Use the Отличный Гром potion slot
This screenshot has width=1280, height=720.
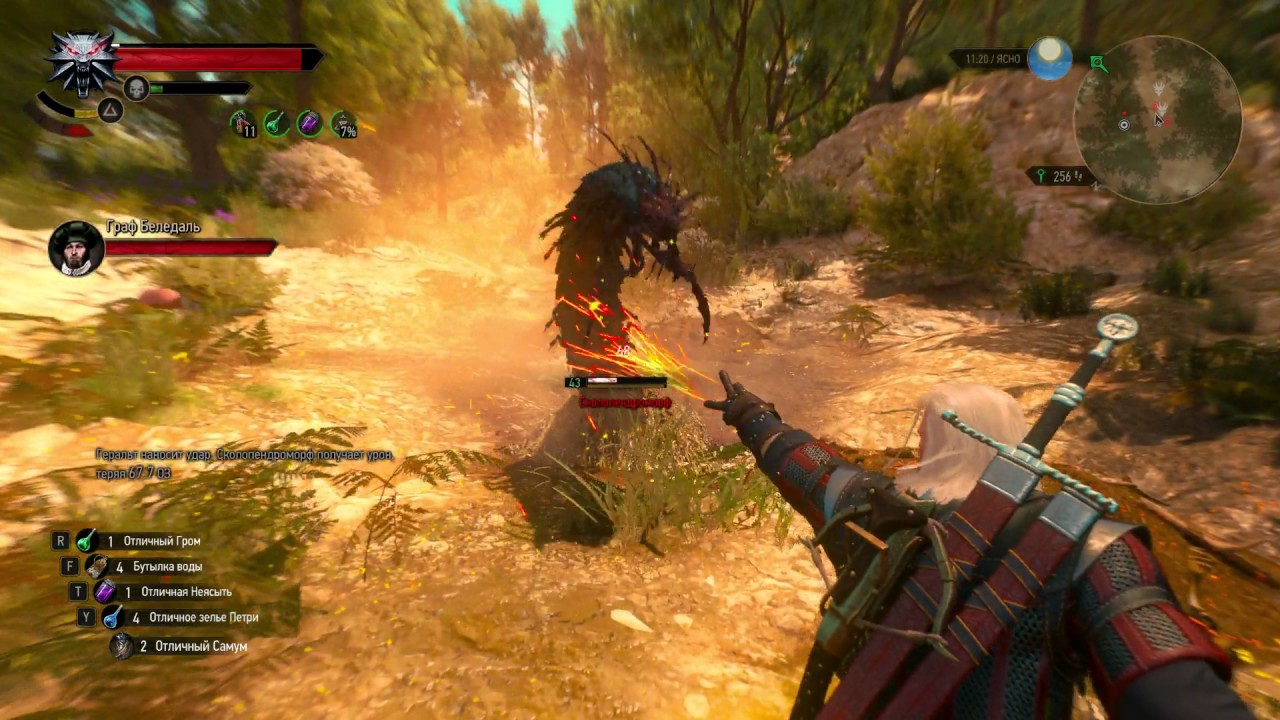tap(87, 541)
